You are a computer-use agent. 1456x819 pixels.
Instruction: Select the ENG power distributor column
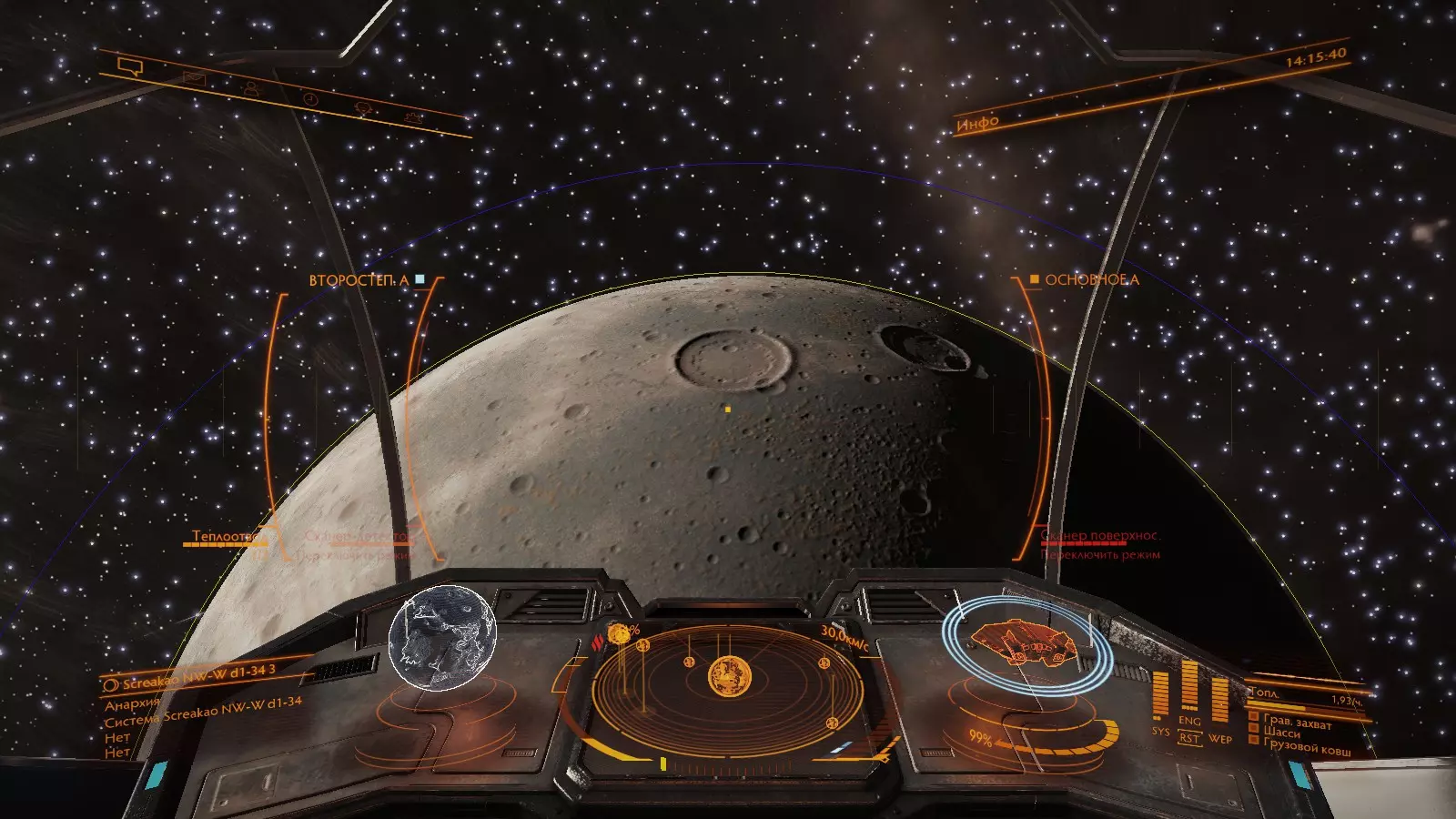[1189, 689]
